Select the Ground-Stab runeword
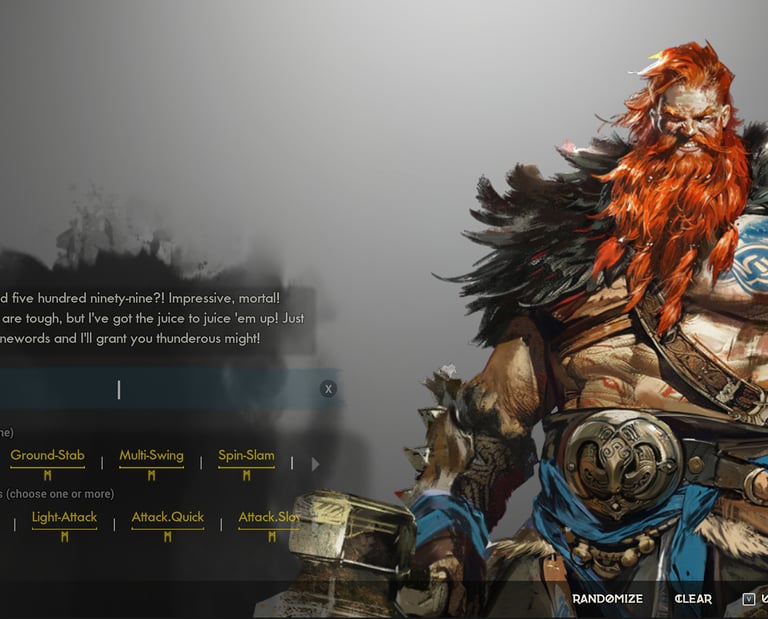 (x=47, y=456)
